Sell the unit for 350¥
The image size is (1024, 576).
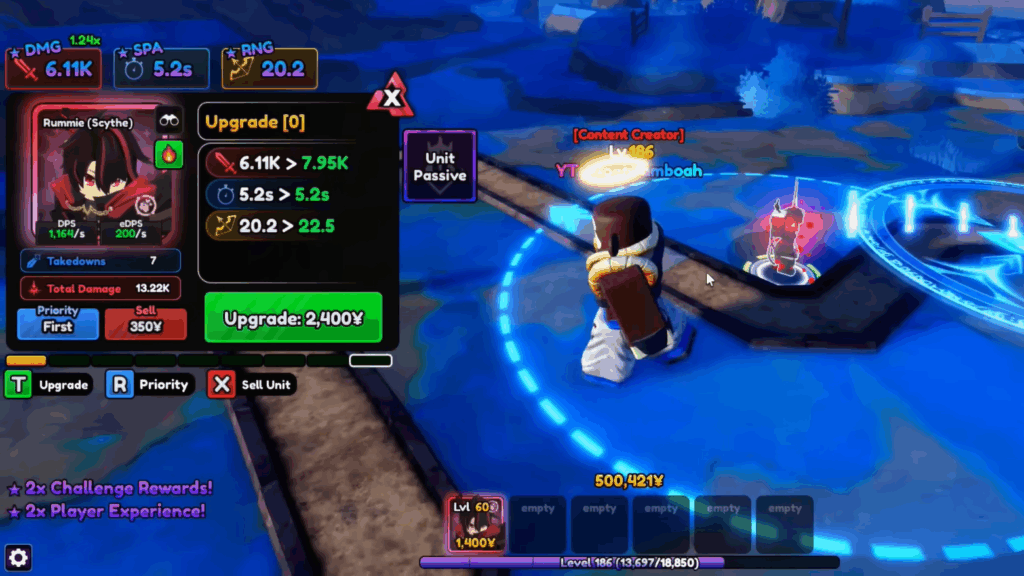(x=145, y=322)
